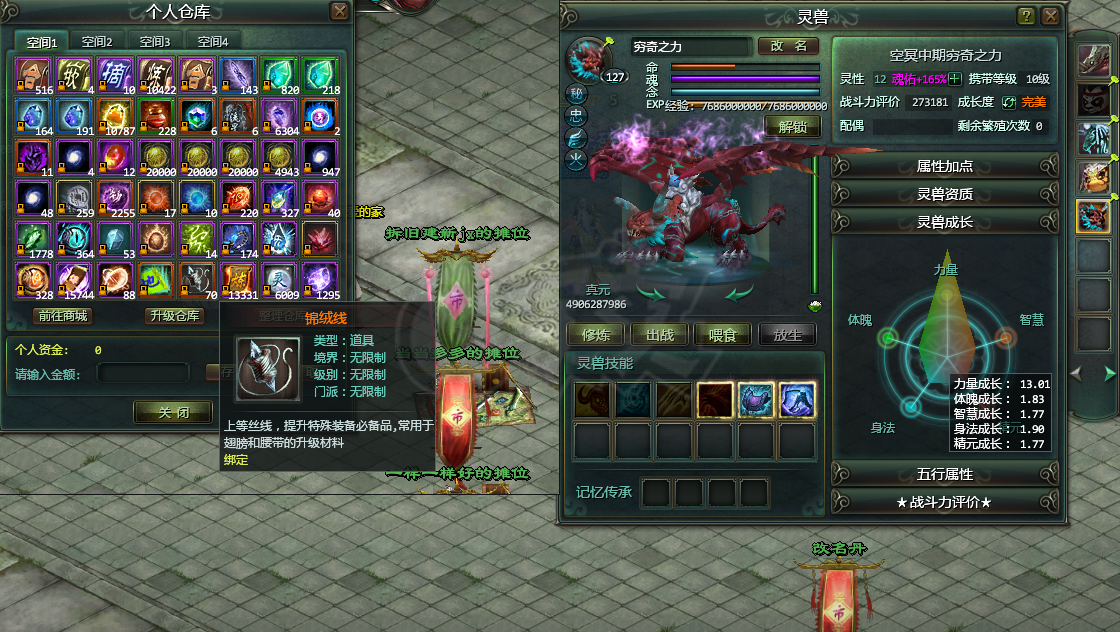Open the help question mark in 灵兽 window
1120x632 pixels.
tap(1026, 16)
